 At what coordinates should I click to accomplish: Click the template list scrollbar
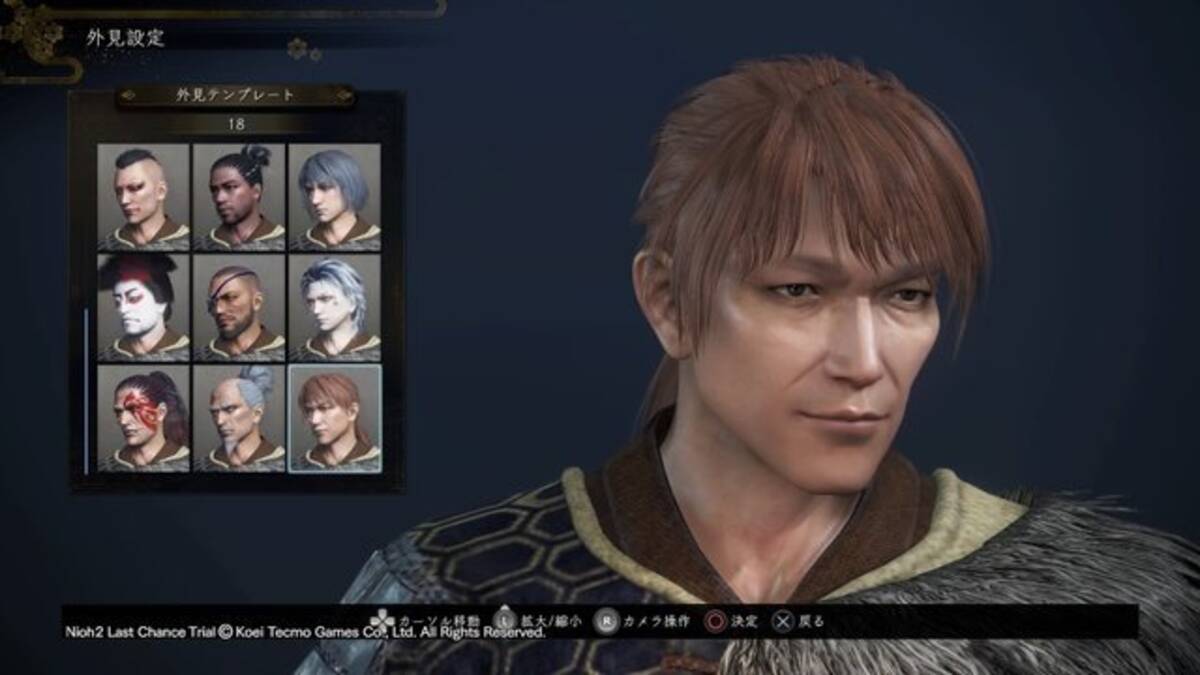(x=86, y=390)
